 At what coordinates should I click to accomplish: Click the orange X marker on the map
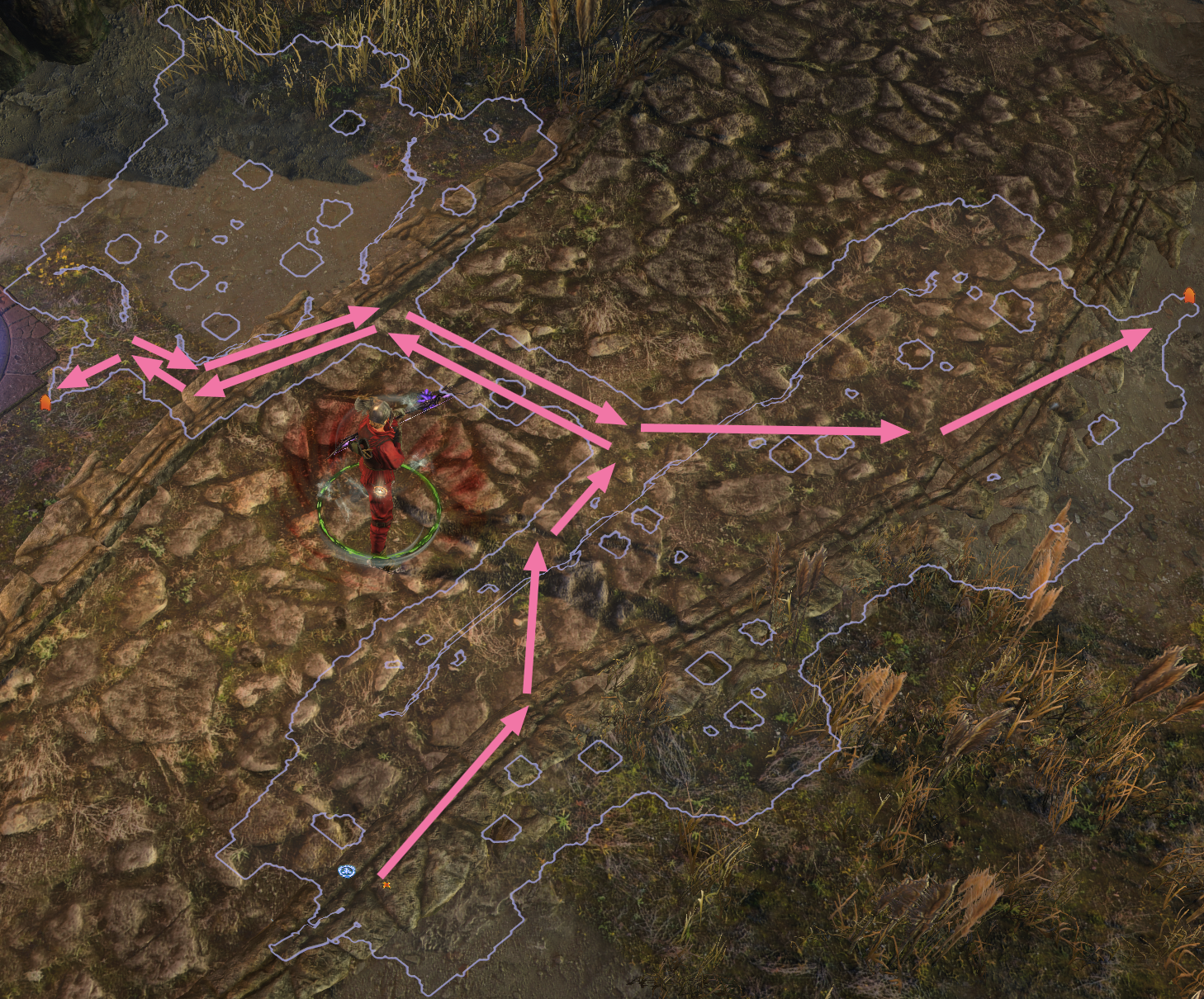pyautogui.click(x=386, y=884)
